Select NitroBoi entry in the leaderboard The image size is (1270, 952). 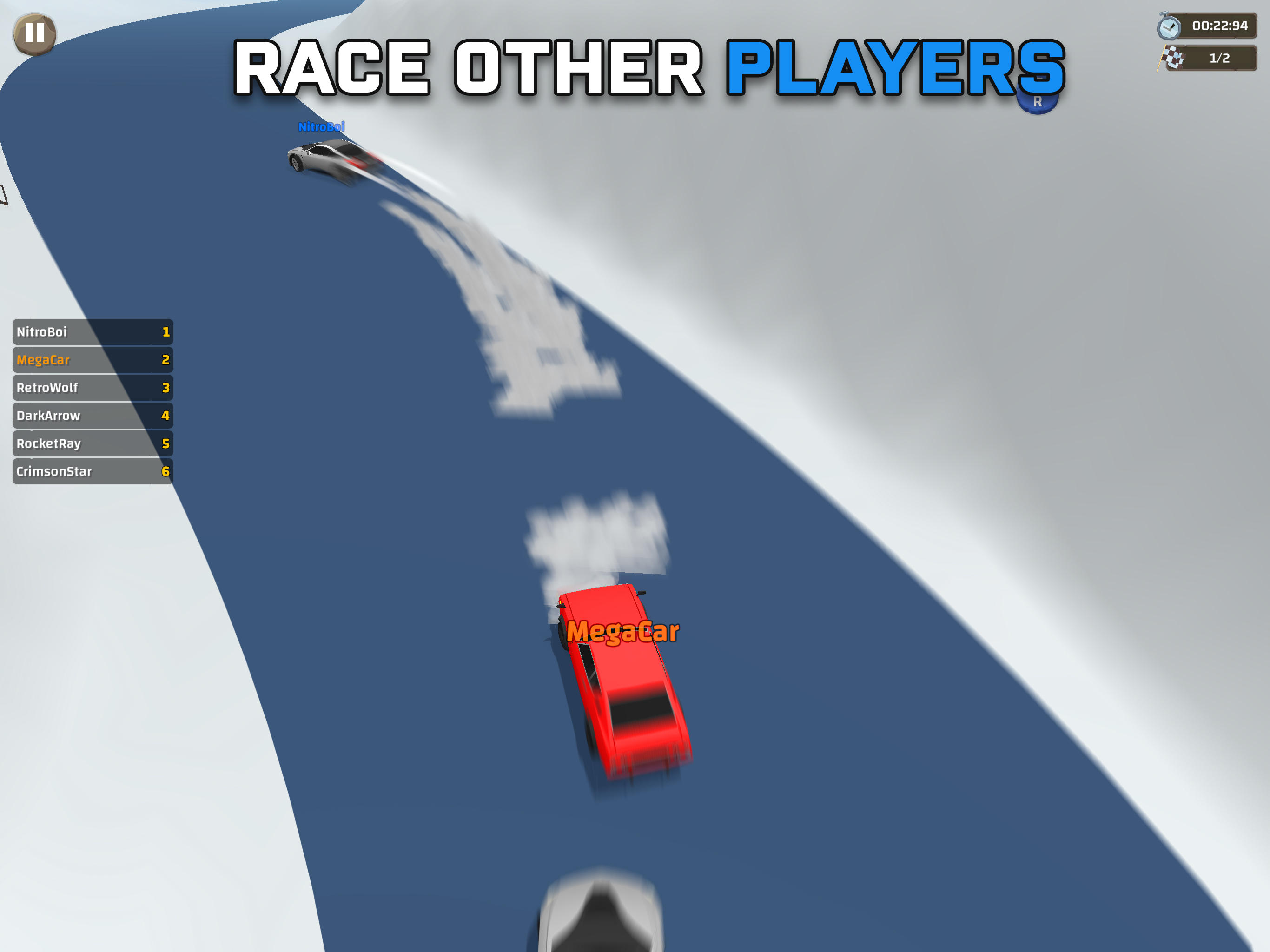92,332
